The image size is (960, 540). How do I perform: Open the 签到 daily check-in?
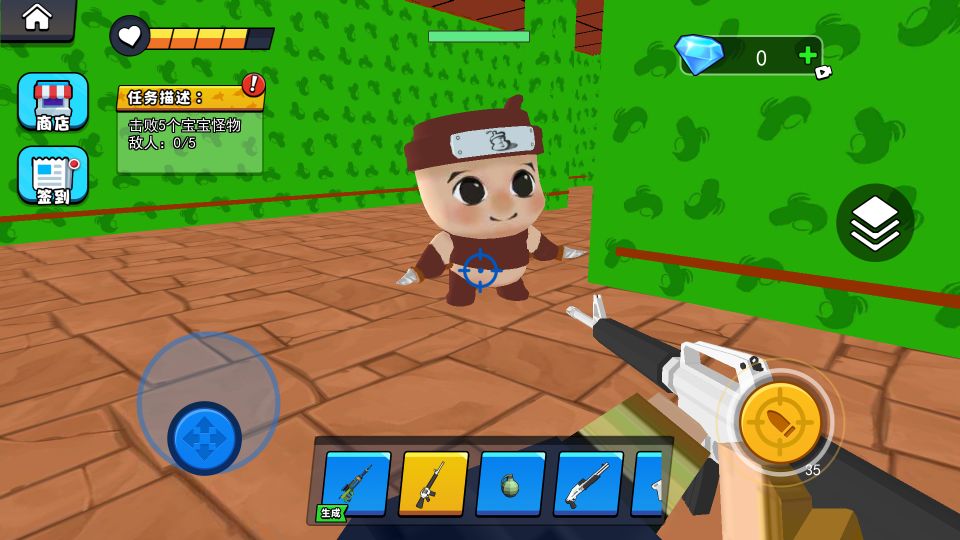point(52,175)
